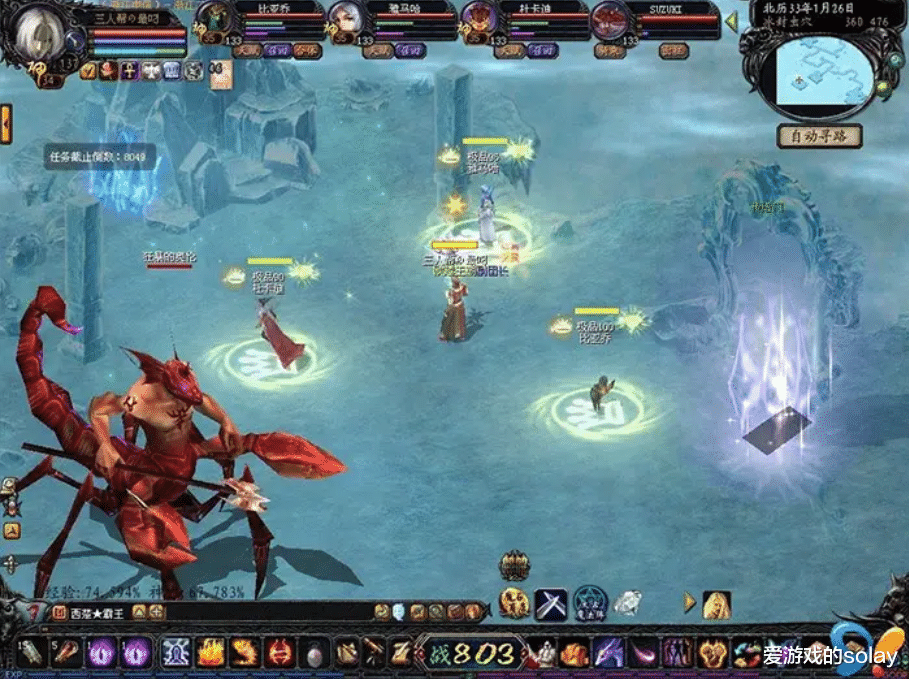Click the green orb beside minimap
The width and height of the screenshot is (909, 679).
[x=883, y=87]
